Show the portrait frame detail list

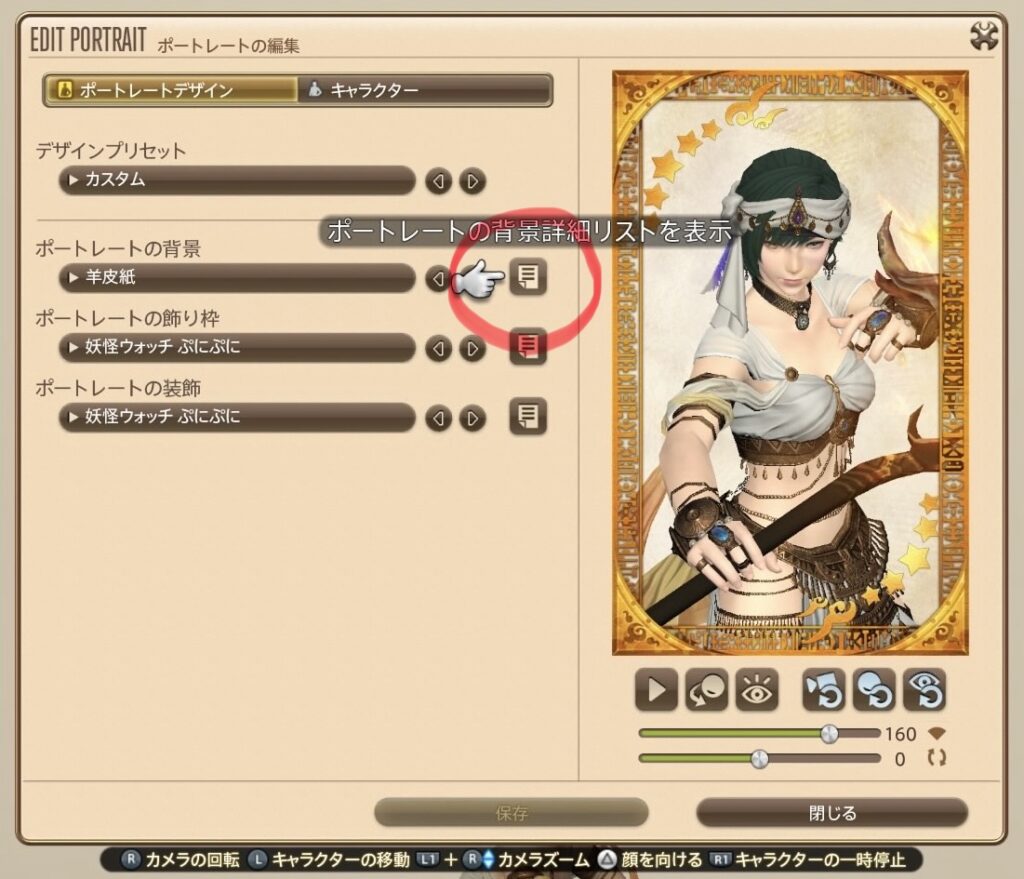[x=528, y=347]
